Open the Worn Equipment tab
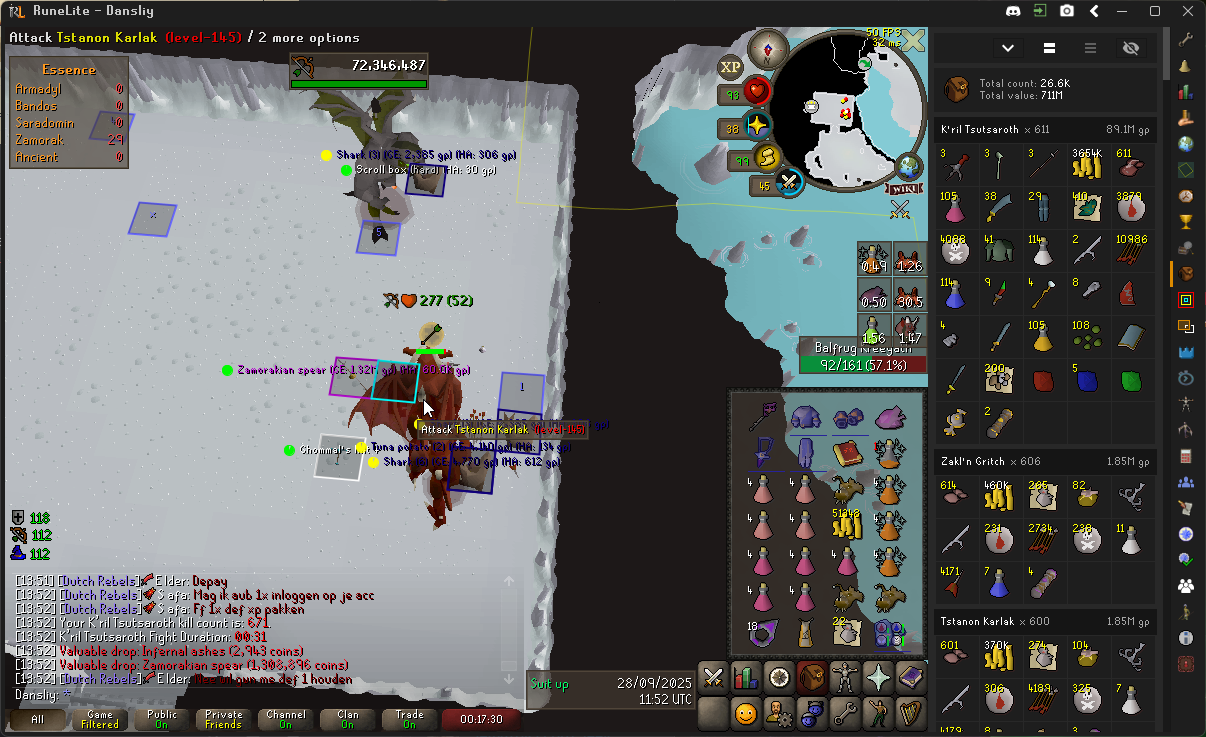 pos(847,677)
